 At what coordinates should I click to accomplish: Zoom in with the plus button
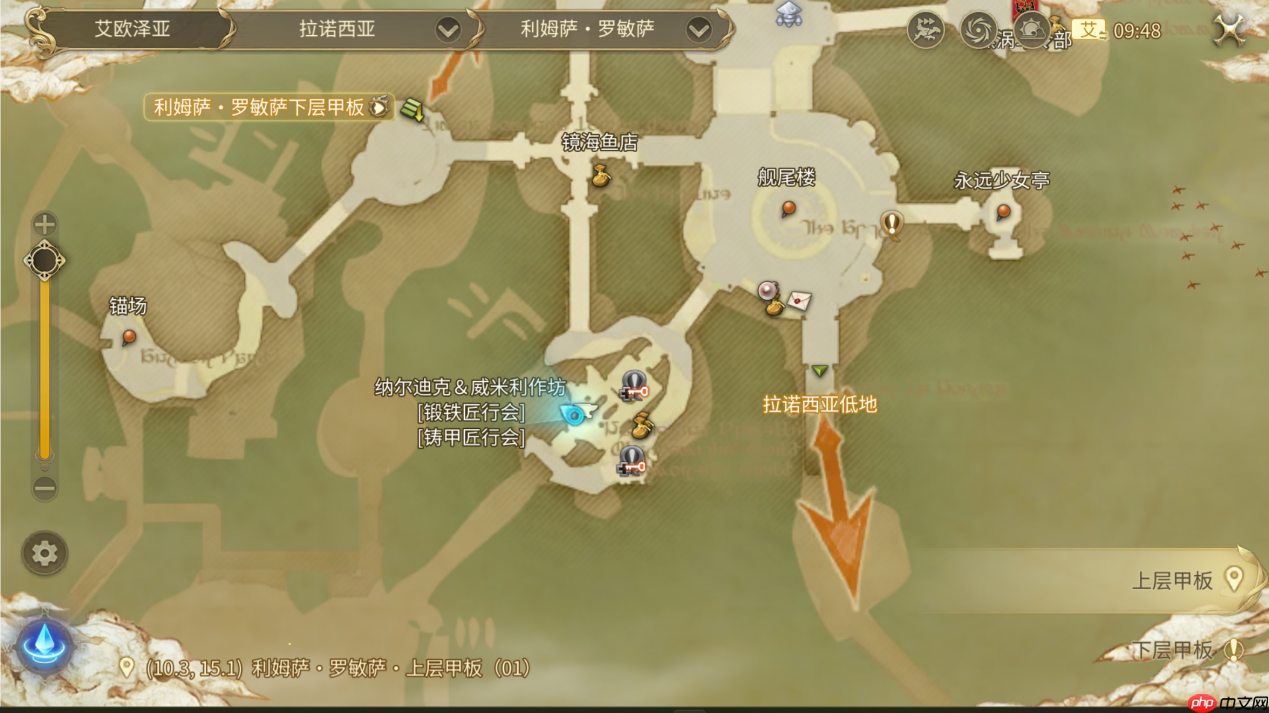click(44, 223)
